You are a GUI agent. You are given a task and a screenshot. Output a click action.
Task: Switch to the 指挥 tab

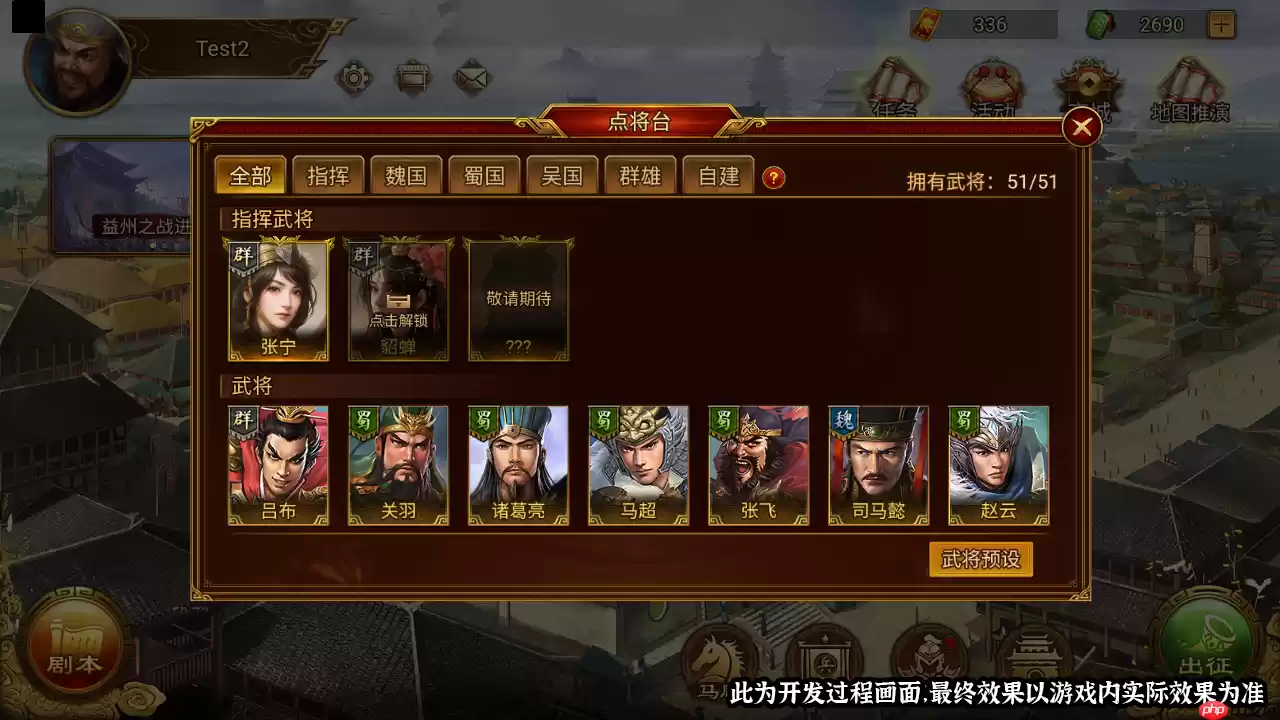point(328,175)
